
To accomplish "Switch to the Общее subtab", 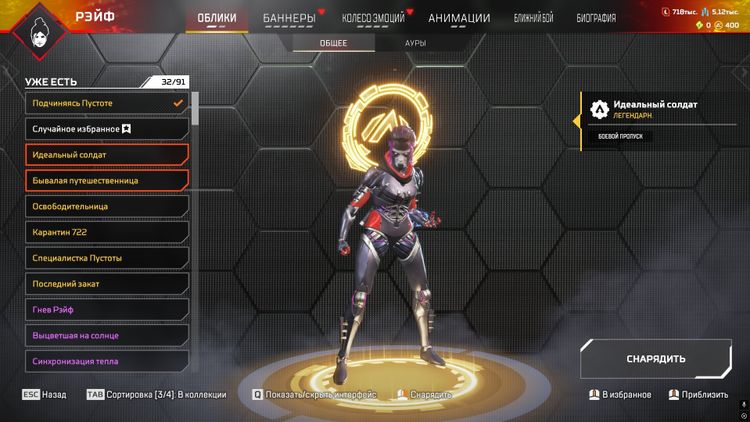I will click(x=334, y=44).
